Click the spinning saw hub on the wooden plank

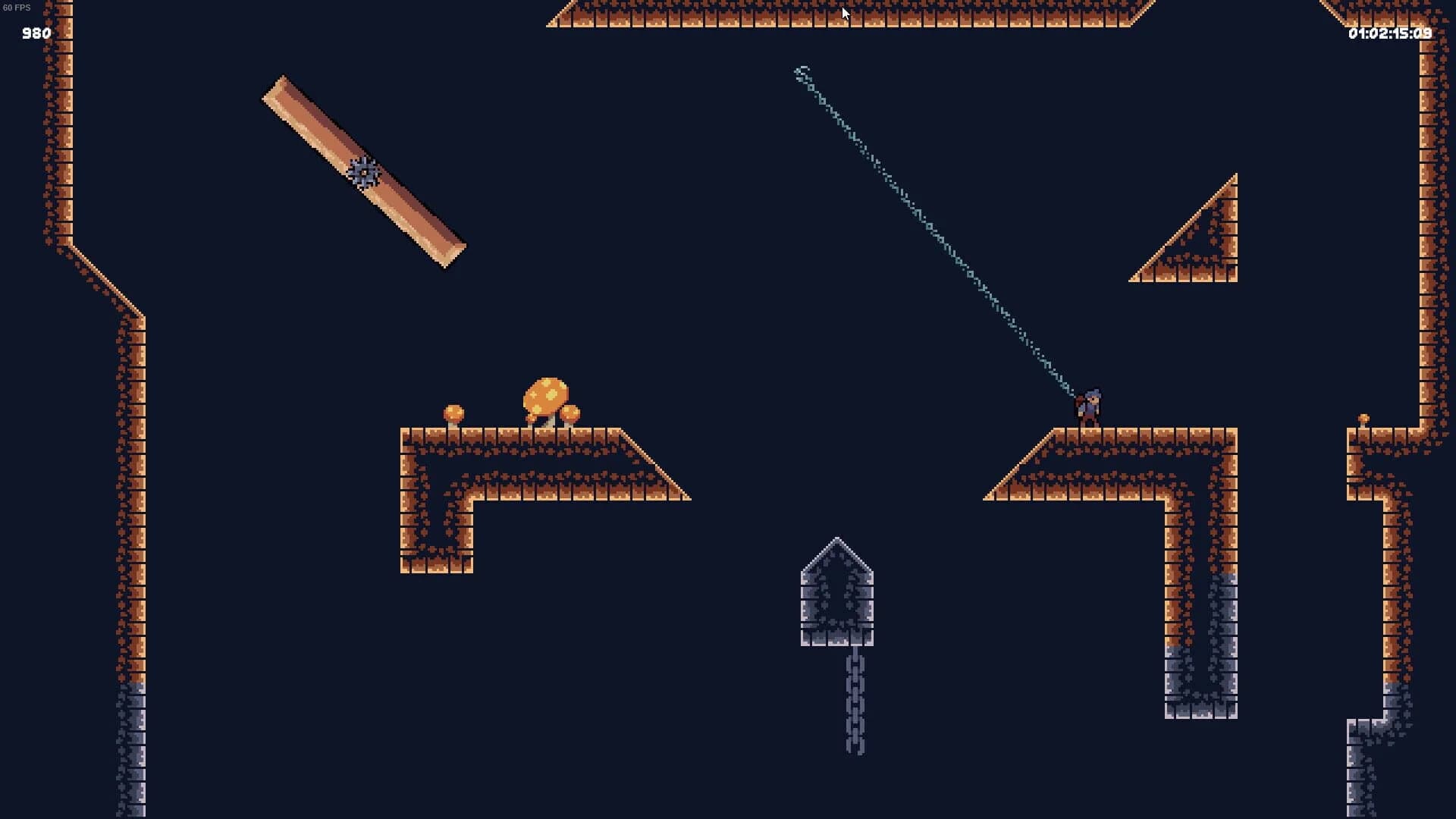click(364, 173)
